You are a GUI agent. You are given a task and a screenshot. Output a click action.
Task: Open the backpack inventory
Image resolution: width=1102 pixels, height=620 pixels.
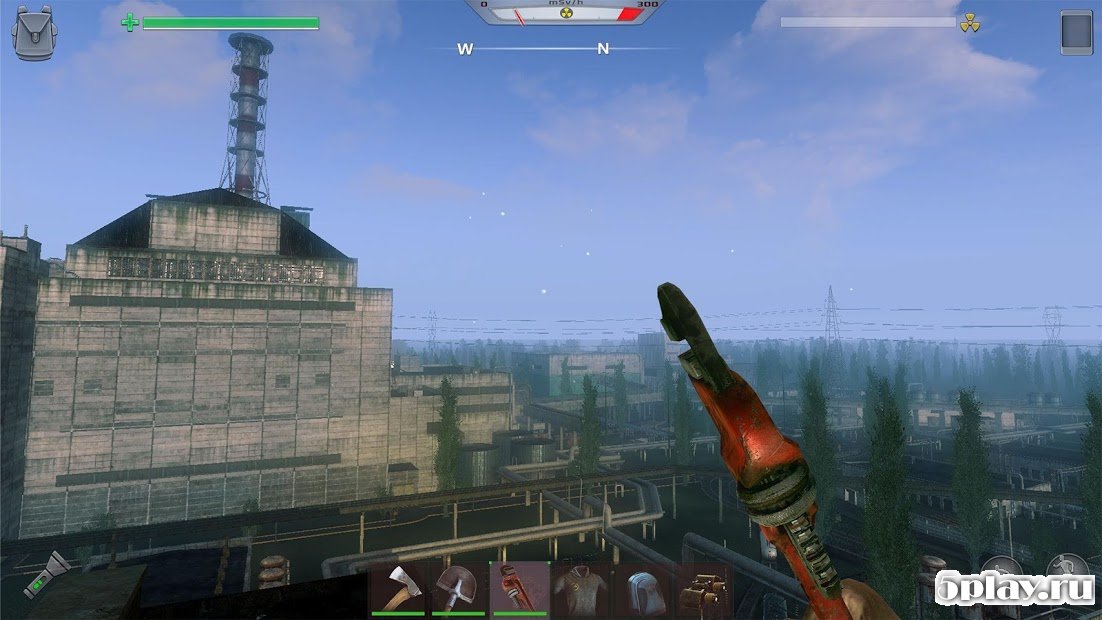[31, 31]
